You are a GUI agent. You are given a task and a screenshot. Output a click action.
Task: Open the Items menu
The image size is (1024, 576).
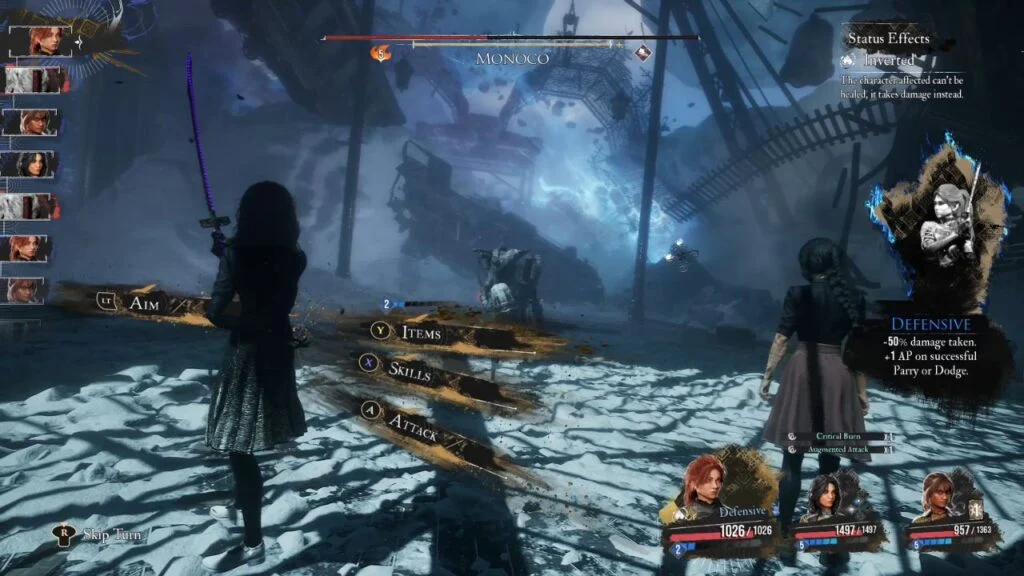click(420, 332)
